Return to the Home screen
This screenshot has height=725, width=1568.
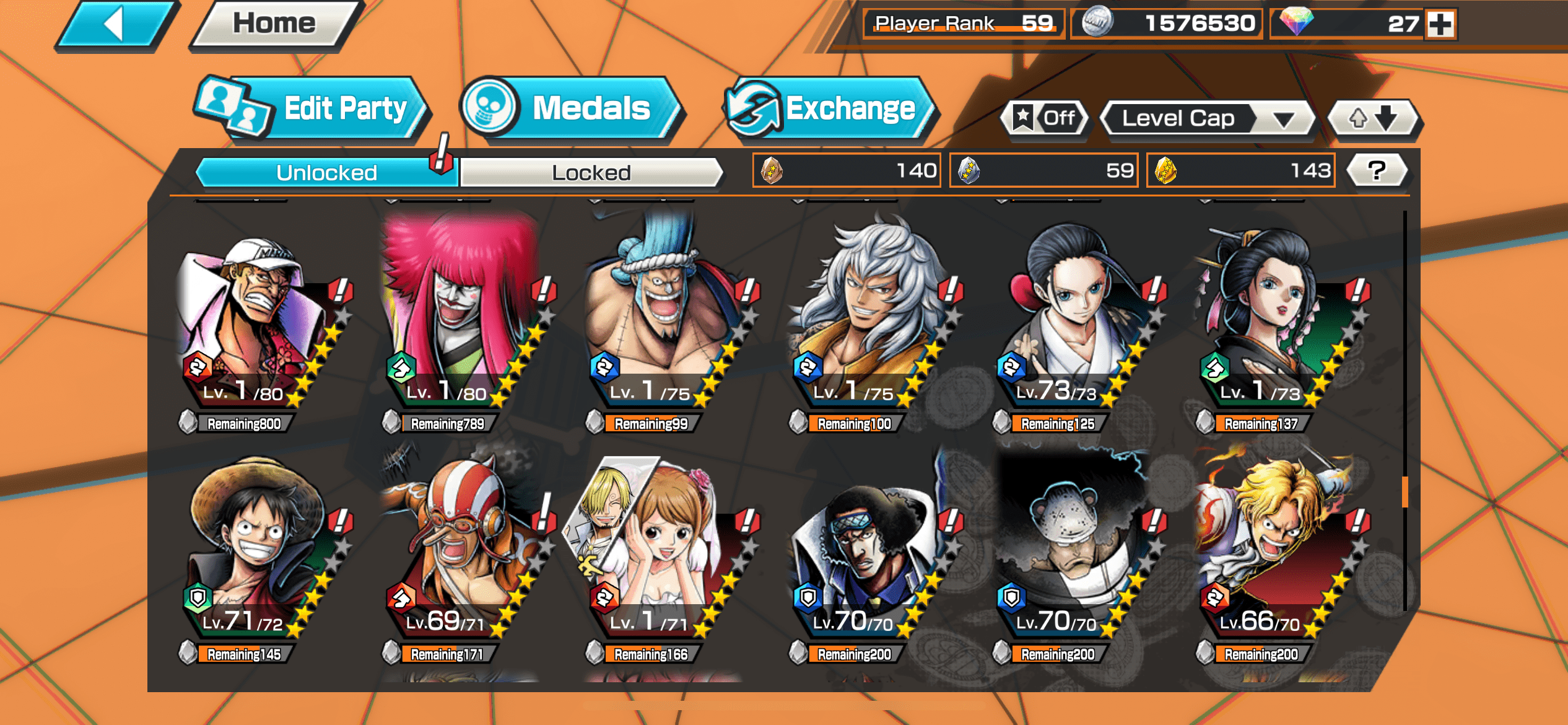pos(274,25)
